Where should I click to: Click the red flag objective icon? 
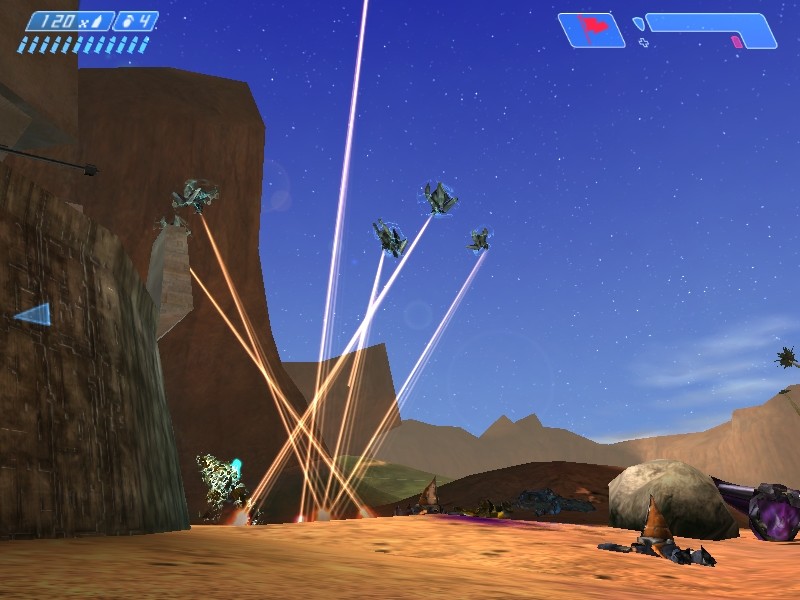coord(591,29)
